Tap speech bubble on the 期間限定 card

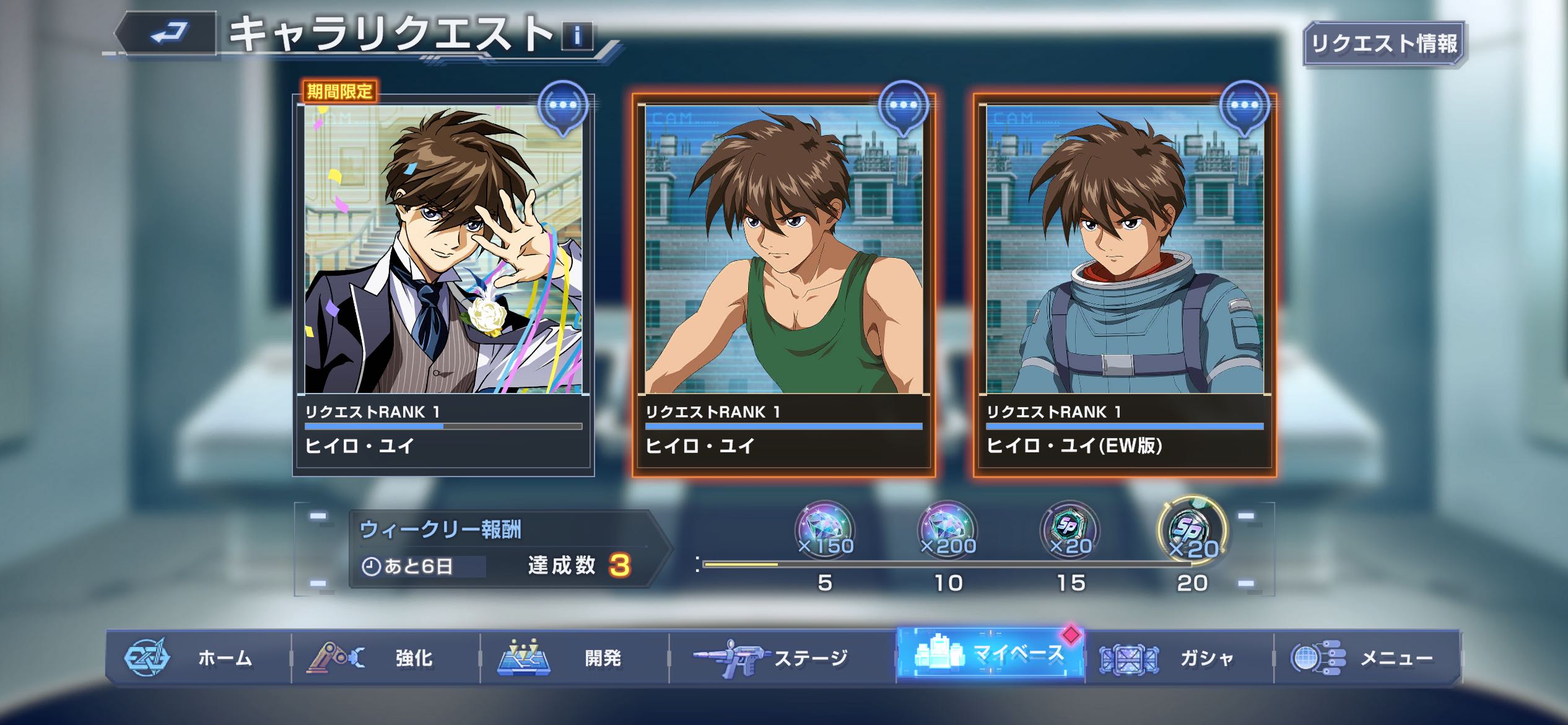tap(562, 107)
